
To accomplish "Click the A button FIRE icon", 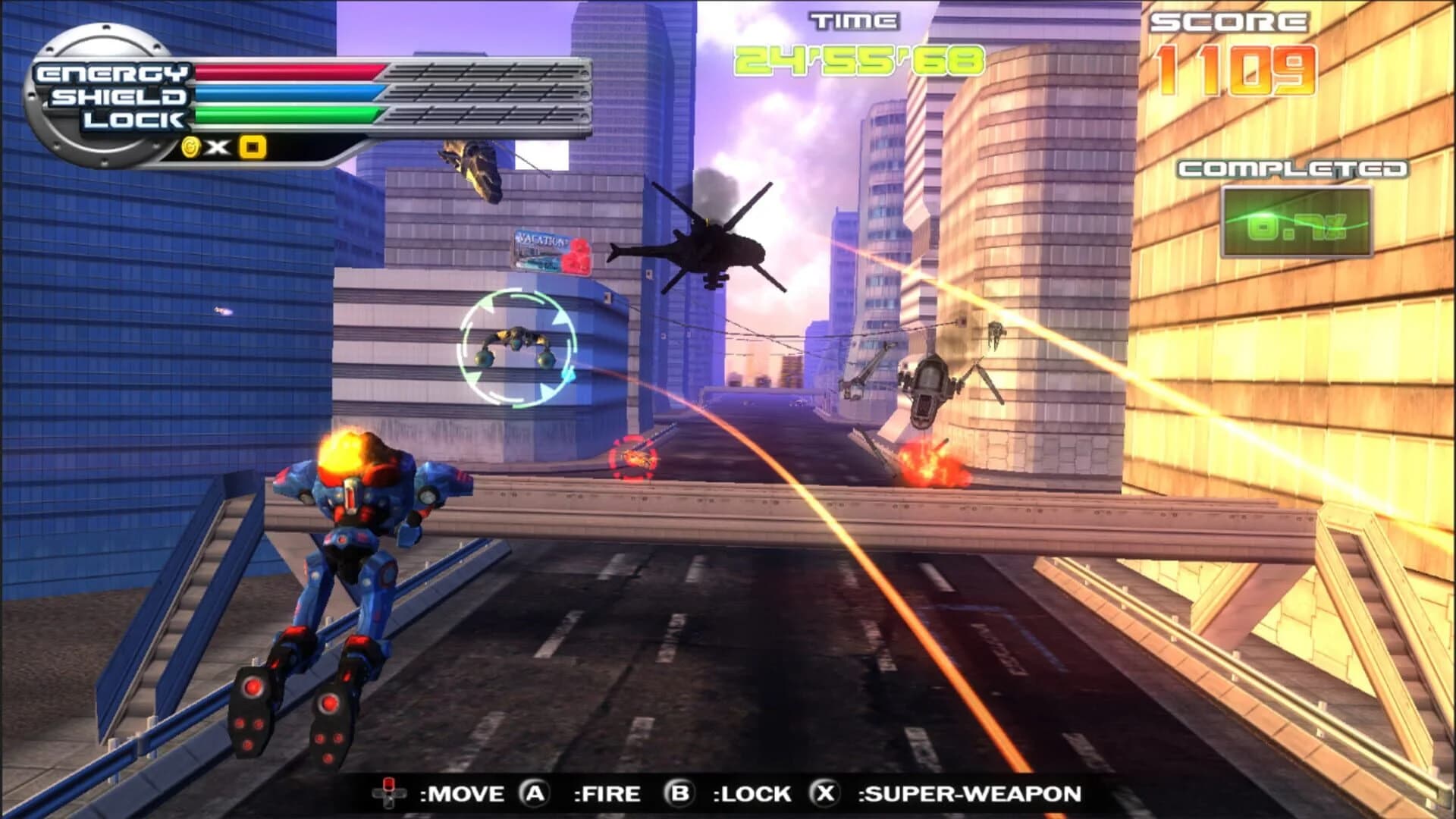I will point(535,794).
